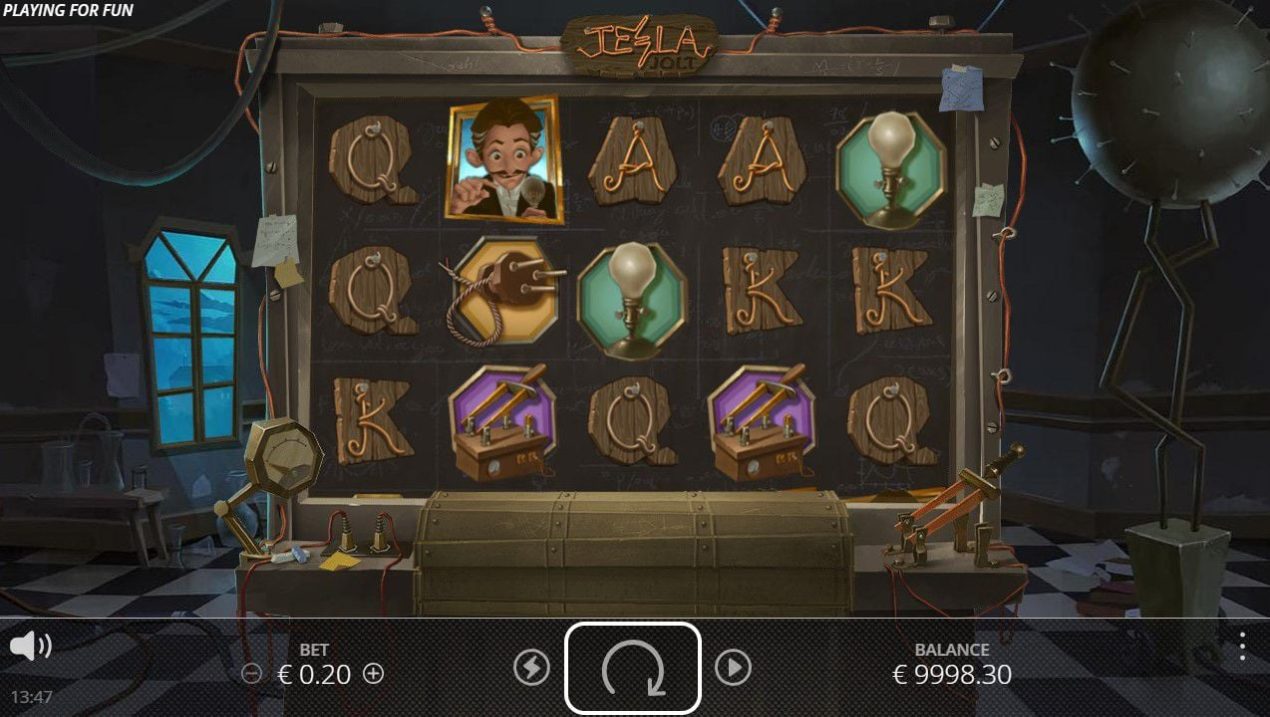Spin the reels with the circular arrow button
This screenshot has height=717, width=1270.
click(632, 668)
